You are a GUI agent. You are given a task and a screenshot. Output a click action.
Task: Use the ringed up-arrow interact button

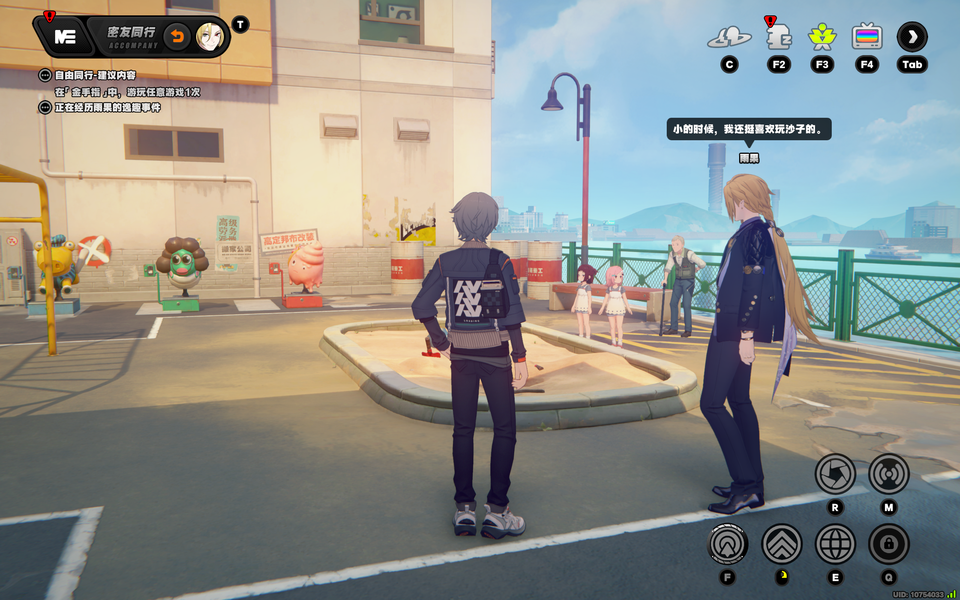728,544
